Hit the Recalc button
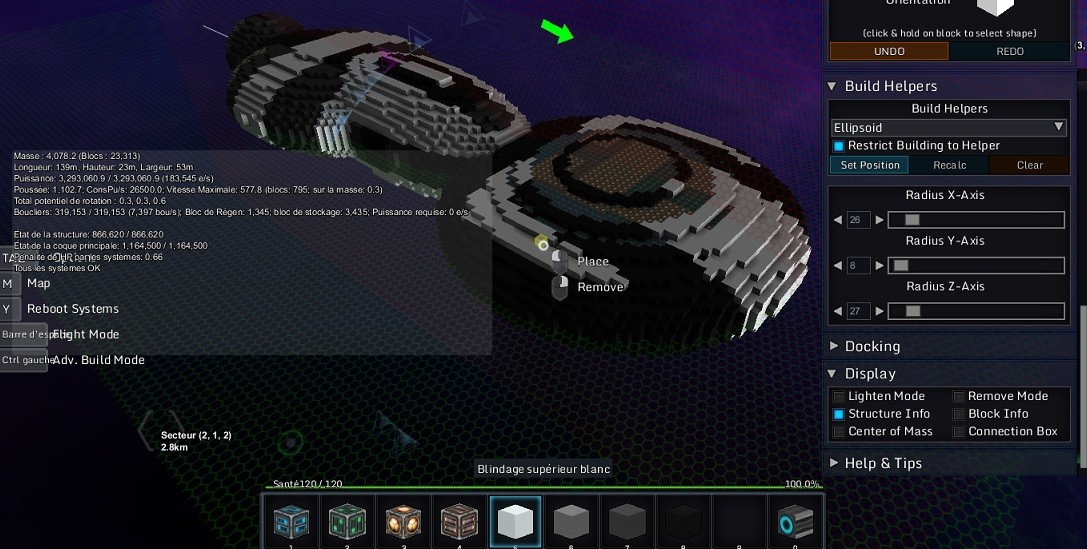 pyautogui.click(x=949, y=165)
